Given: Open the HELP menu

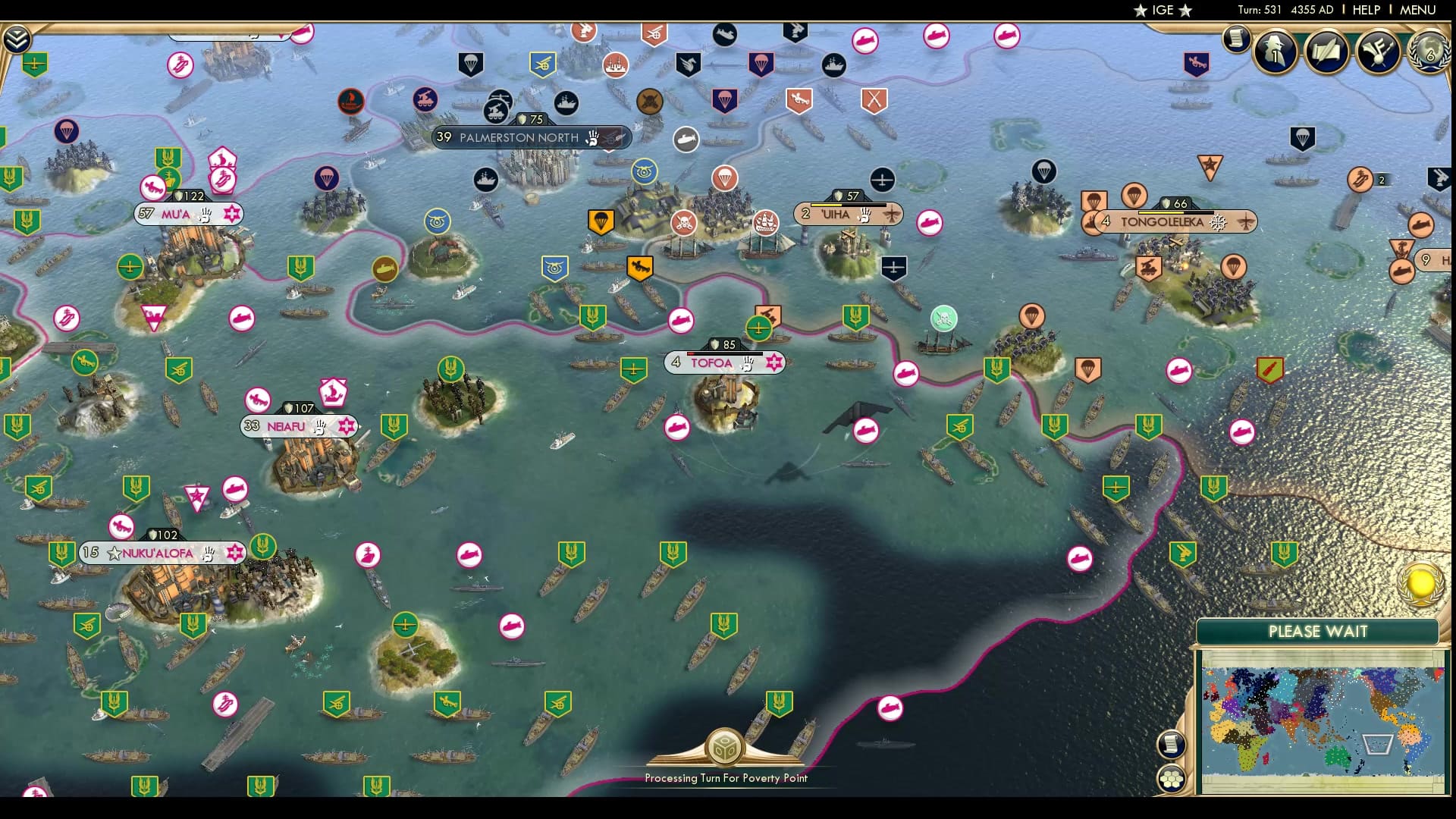Looking at the screenshot, I should [x=1367, y=10].
